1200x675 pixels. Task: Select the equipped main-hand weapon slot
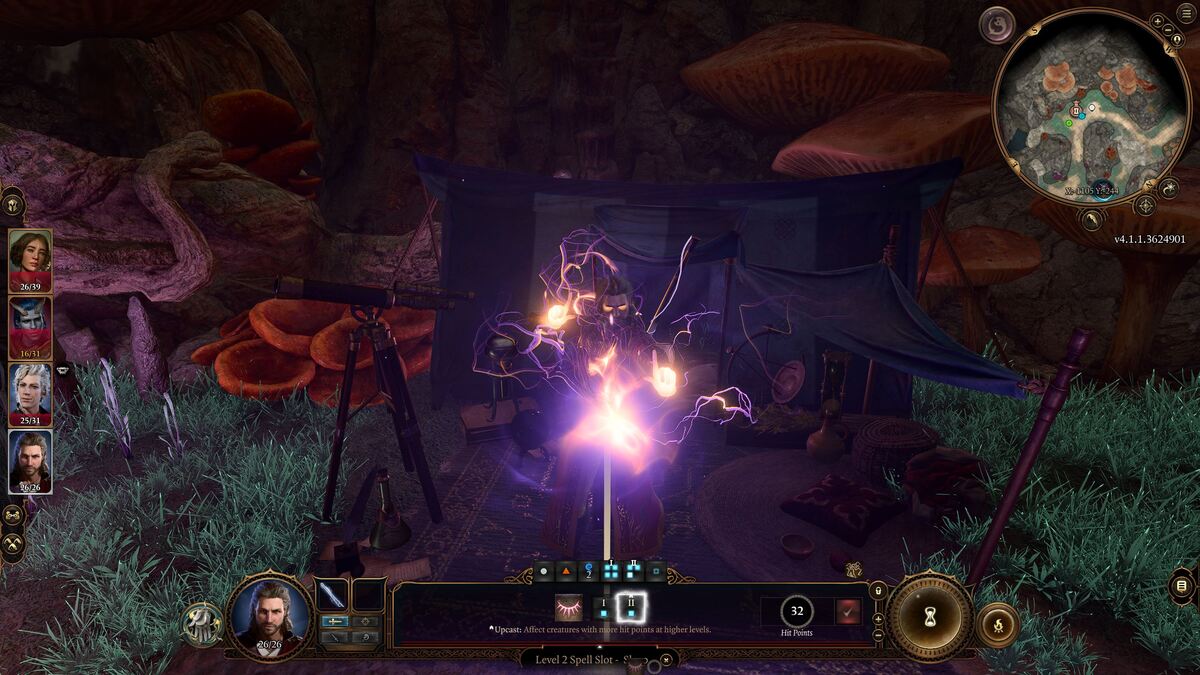(331, 594)
